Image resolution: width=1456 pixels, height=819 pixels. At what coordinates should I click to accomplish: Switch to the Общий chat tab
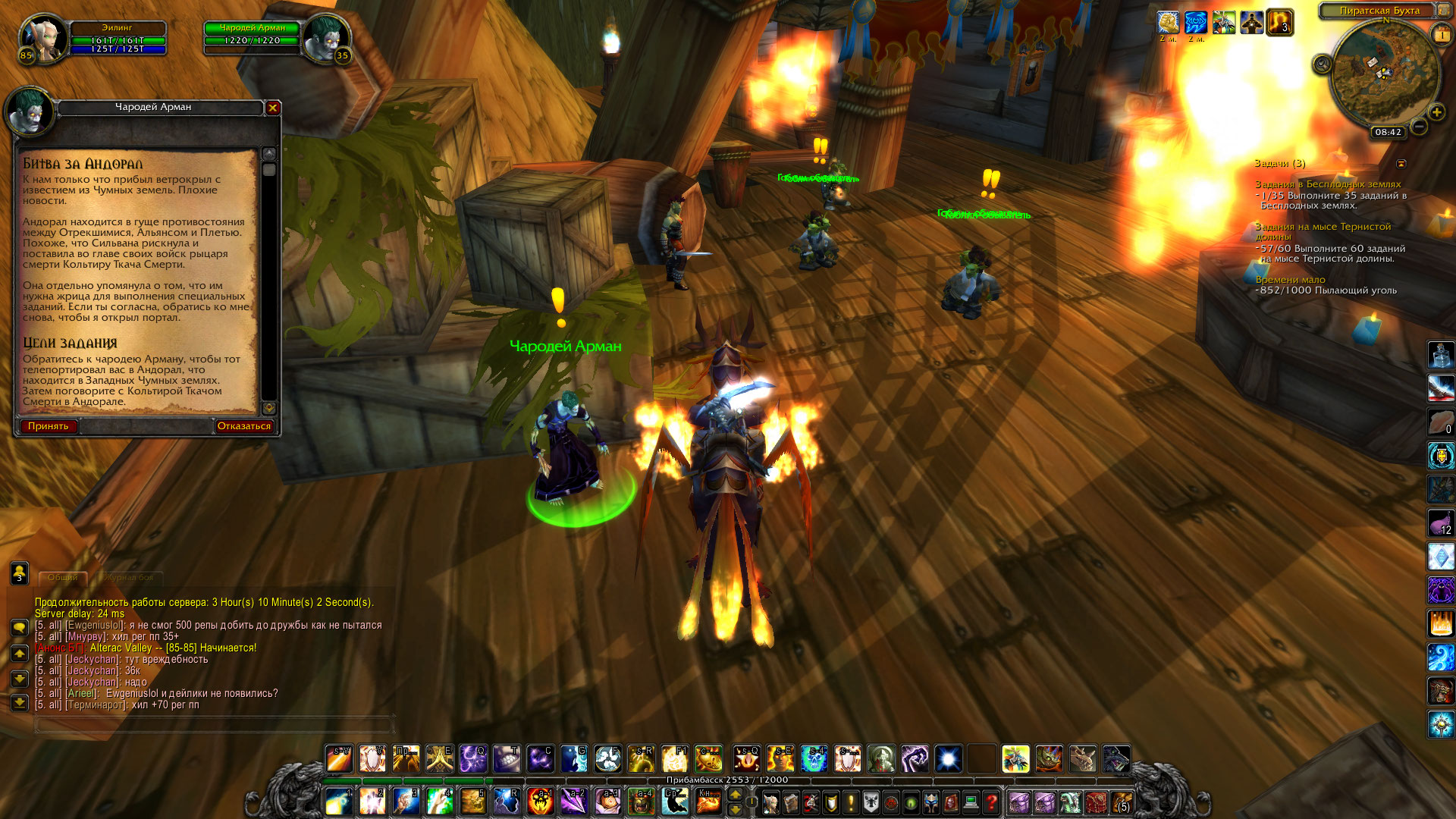63,578
